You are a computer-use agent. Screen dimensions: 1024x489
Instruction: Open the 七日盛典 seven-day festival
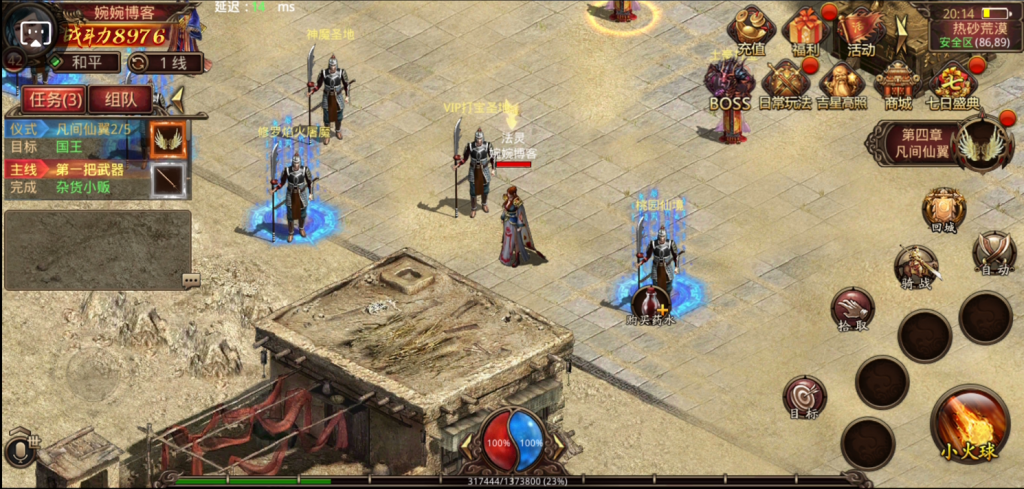[953, 84]
